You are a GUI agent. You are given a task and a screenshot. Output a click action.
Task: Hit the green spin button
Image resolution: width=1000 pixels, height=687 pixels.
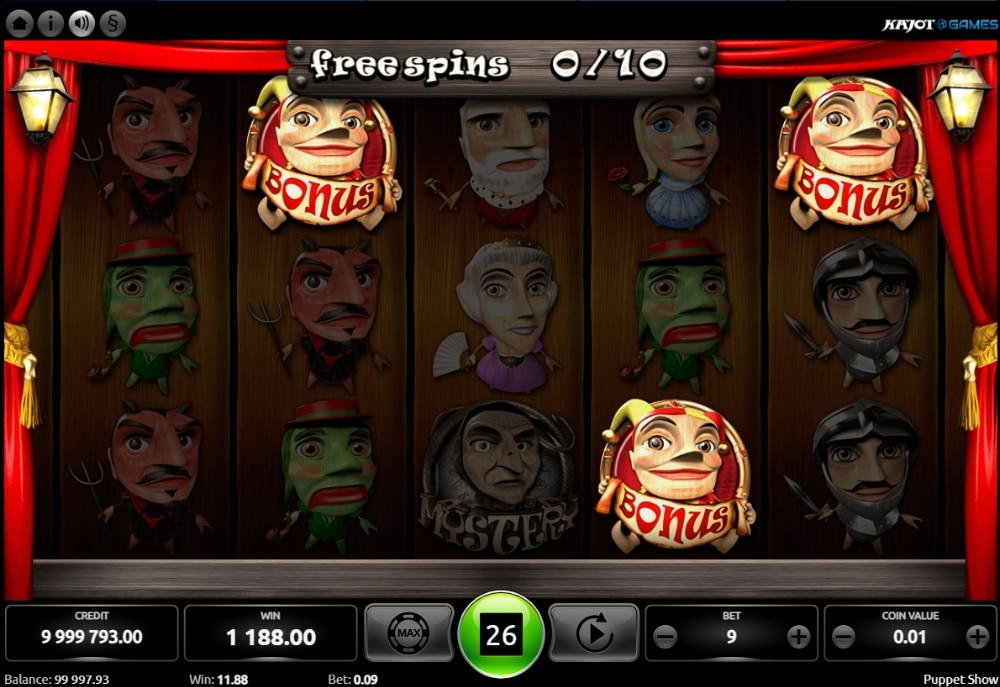click(501, 634)
